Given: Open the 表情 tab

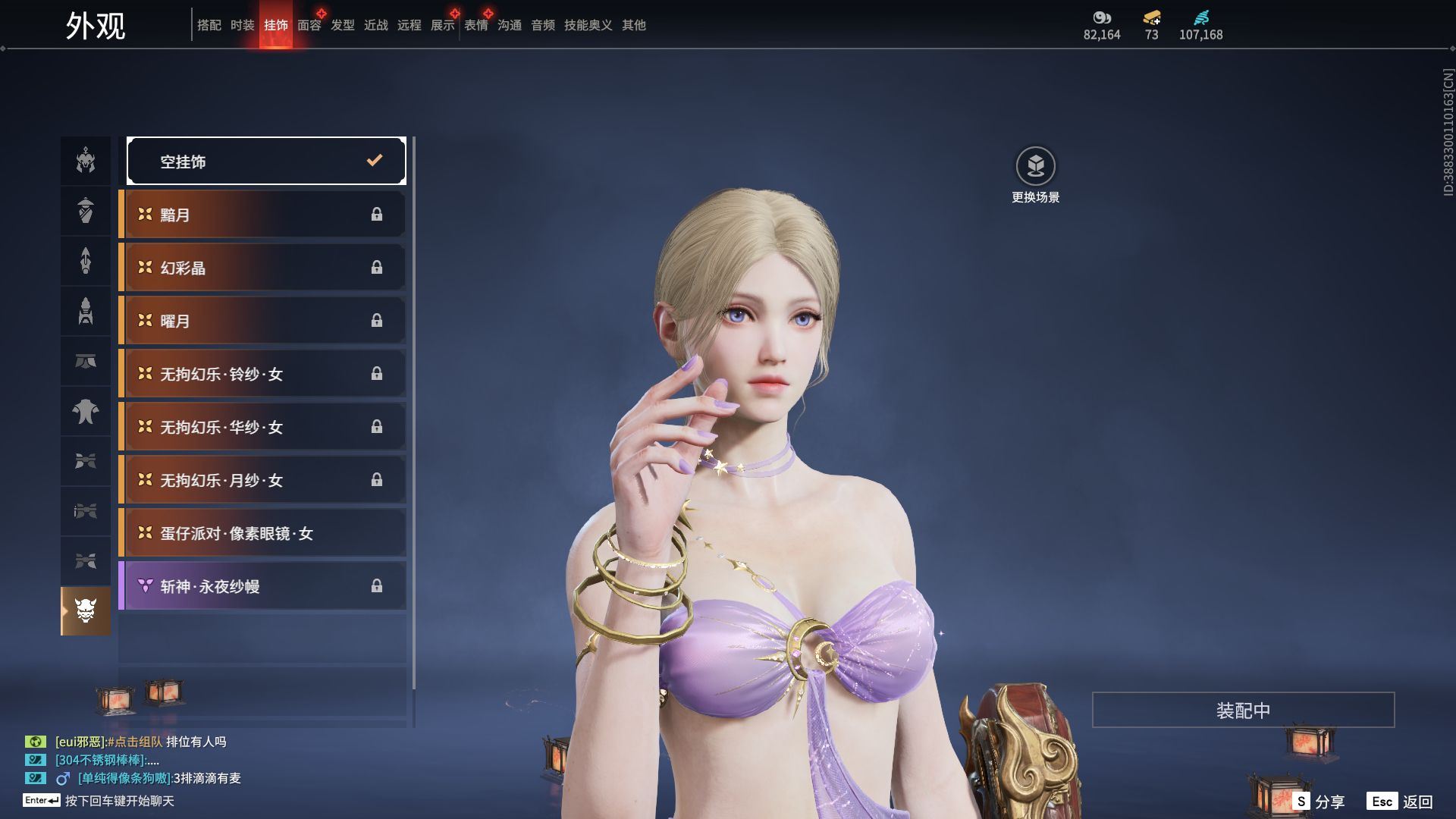Looking at the screenshot, I should 476,25.
